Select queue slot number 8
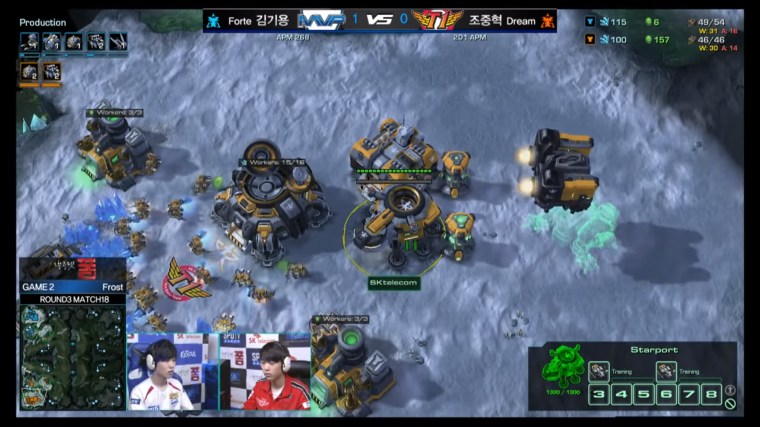The image size is (760, 427). point(711,393)
